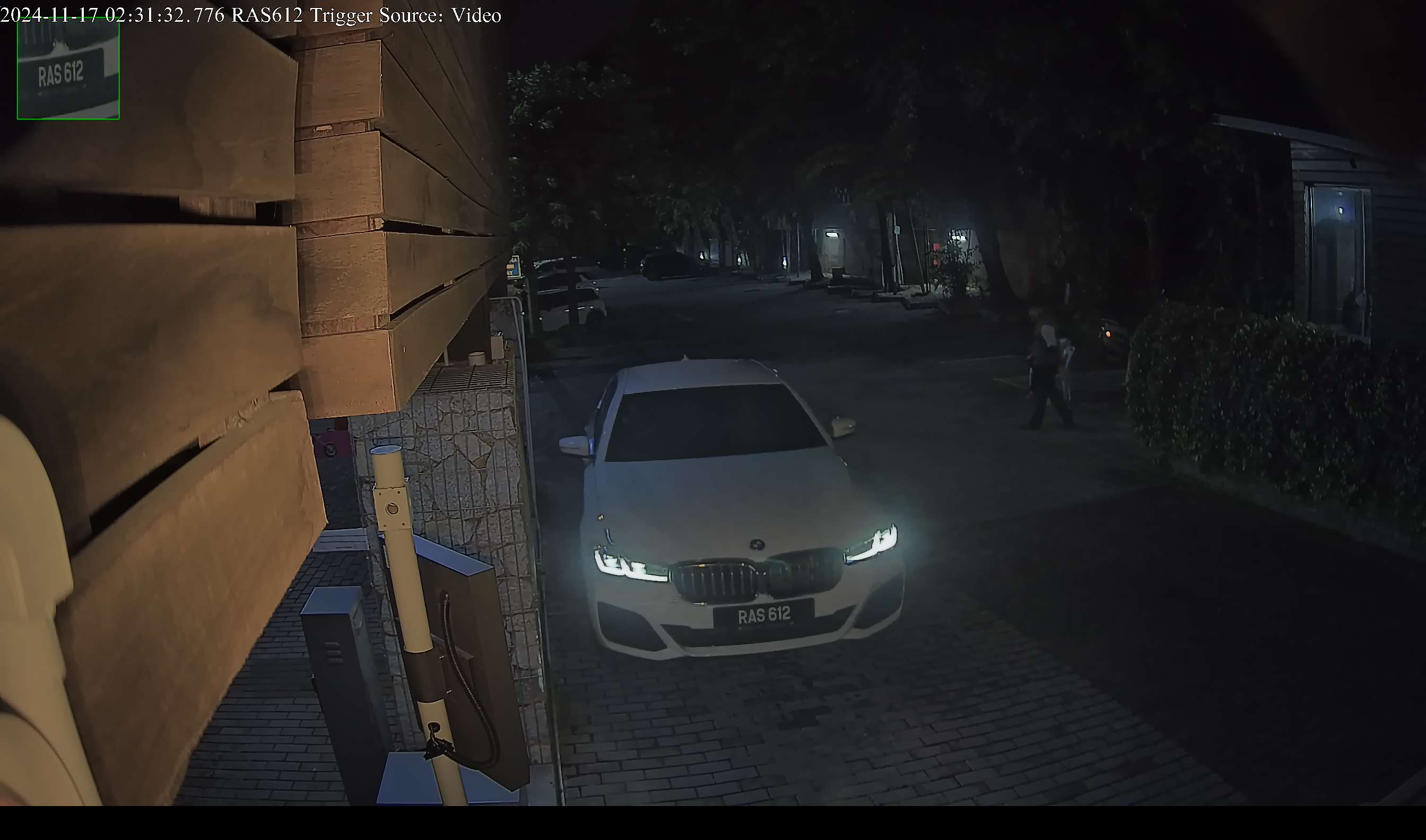
Task: Open the RAS 612 license plate thumbnail
Action: click(x=68, y=68)
